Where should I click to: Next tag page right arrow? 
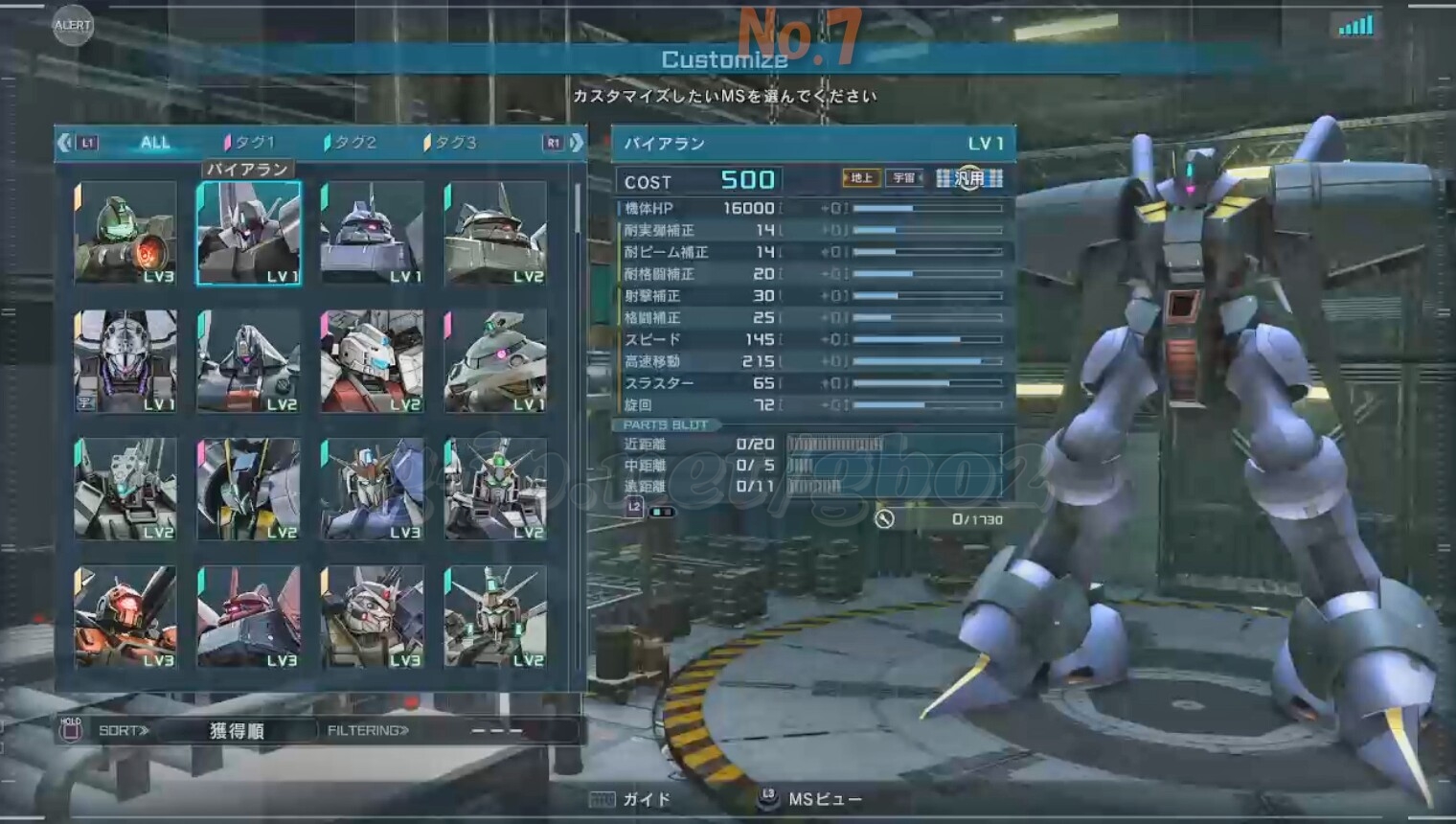click(577, 143)
